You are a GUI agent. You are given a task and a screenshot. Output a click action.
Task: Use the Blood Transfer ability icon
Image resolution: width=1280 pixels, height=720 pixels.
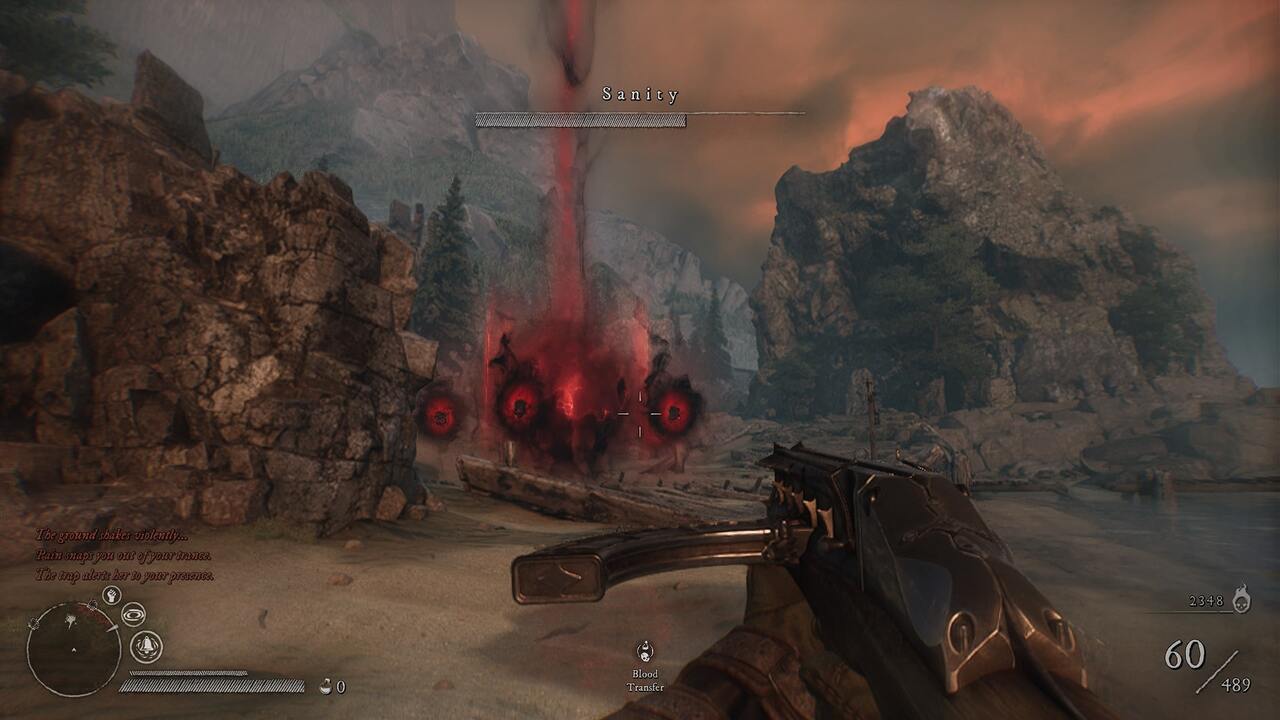point(645,653)
